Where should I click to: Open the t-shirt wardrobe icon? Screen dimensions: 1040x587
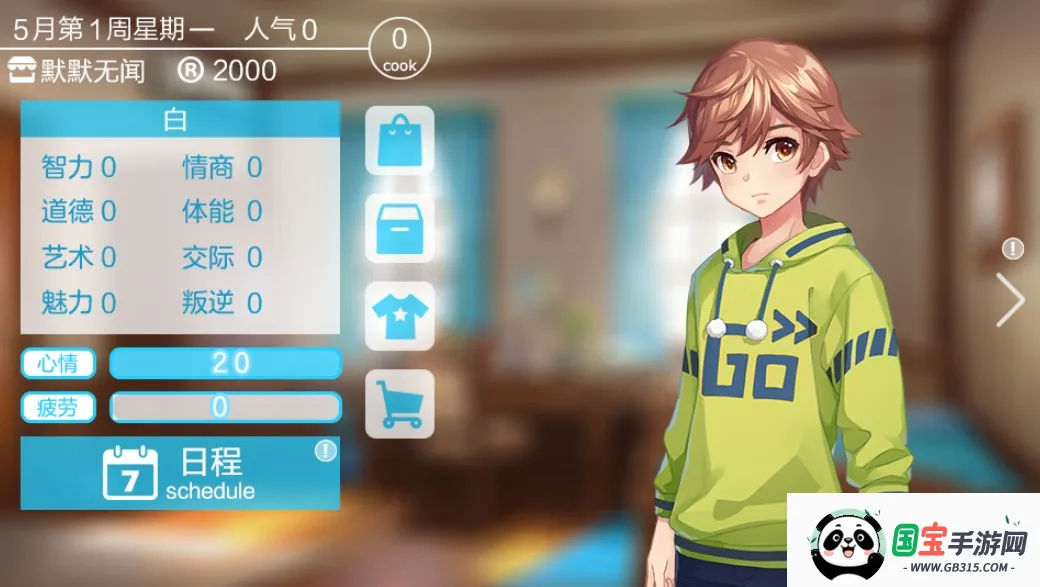coord(400,316)
